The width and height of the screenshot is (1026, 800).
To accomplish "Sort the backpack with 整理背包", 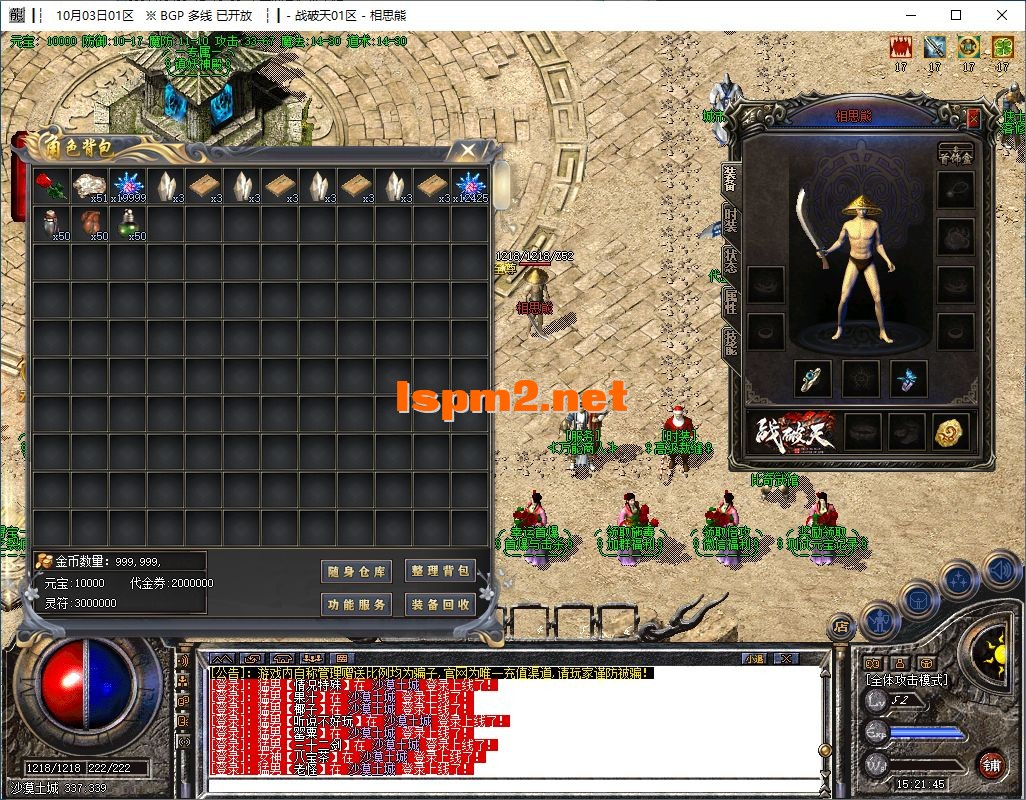I will pyautogui.click(x=440, y=570).
